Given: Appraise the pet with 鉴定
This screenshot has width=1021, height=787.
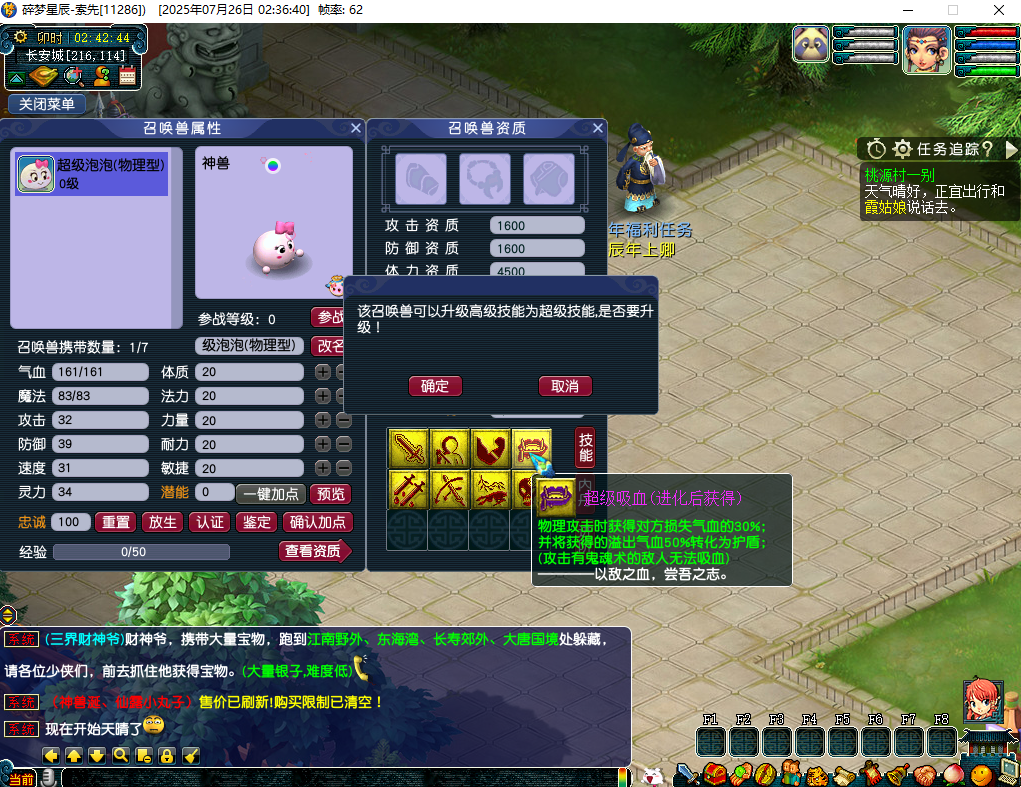Looking at the screenshot, I should [257, 522].
